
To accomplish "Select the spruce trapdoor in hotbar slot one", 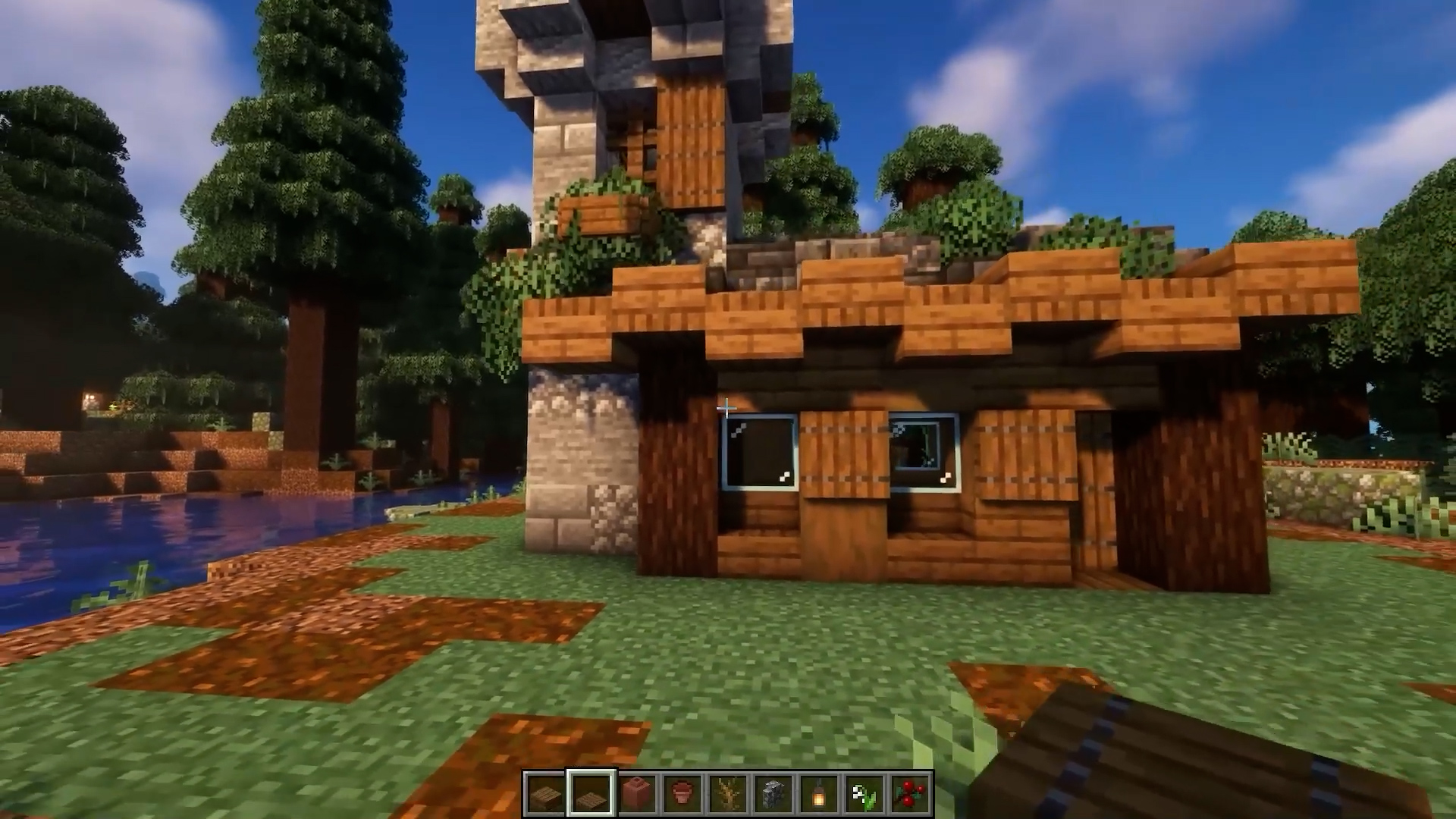I will 548,793.
